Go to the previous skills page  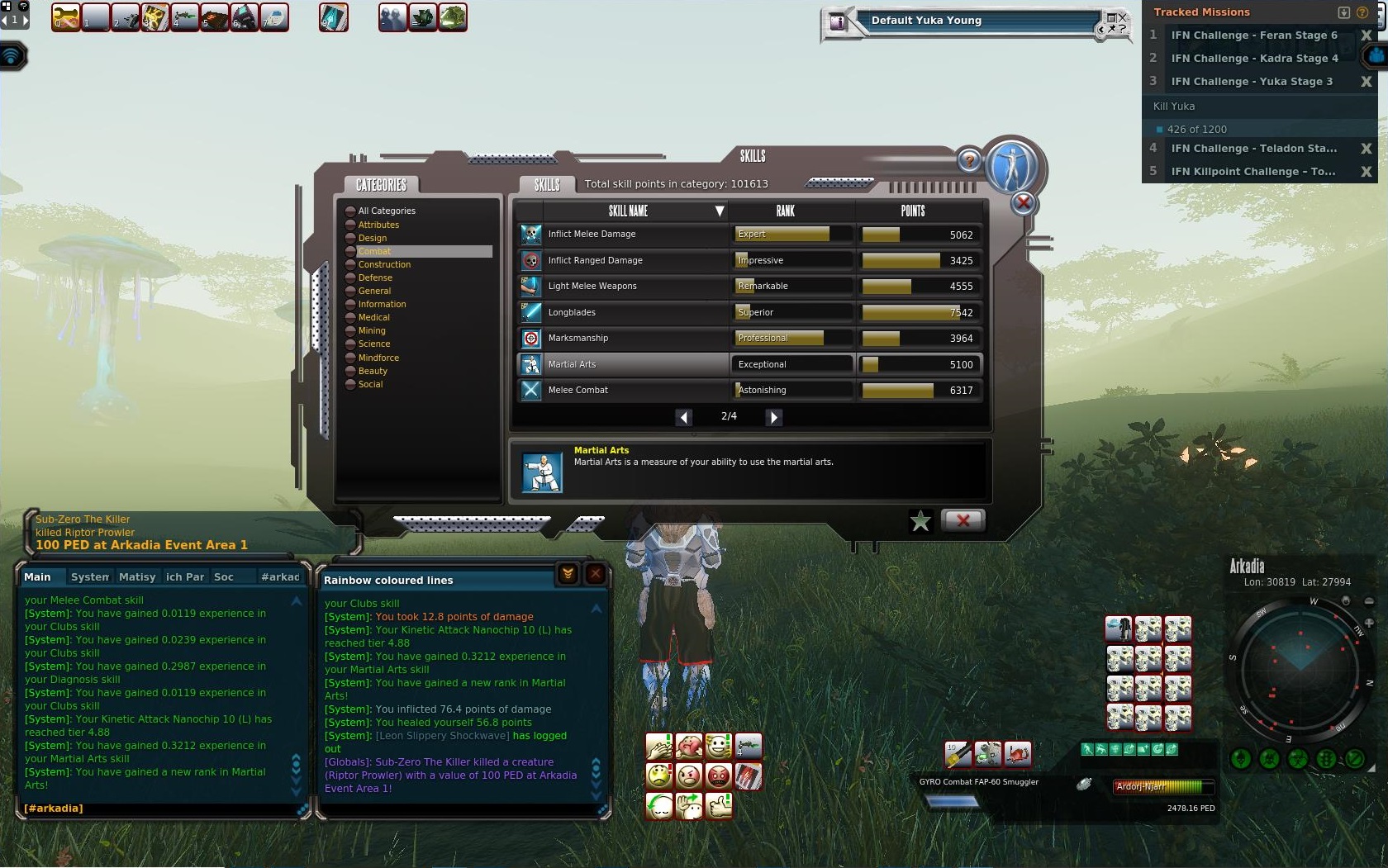point(683,417)
